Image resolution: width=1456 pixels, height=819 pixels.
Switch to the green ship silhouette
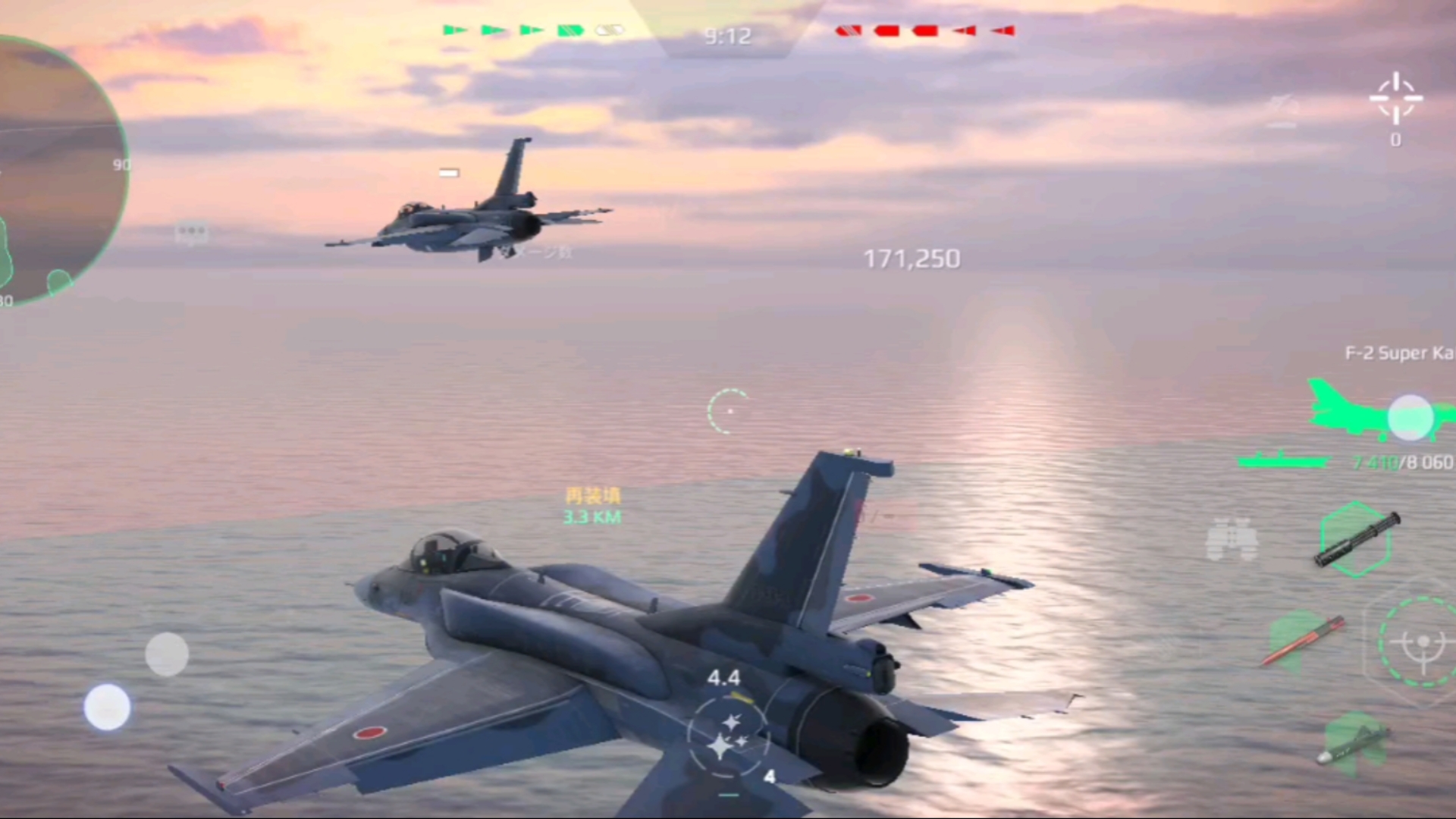pyautogui.click(x=1282, y=460)
